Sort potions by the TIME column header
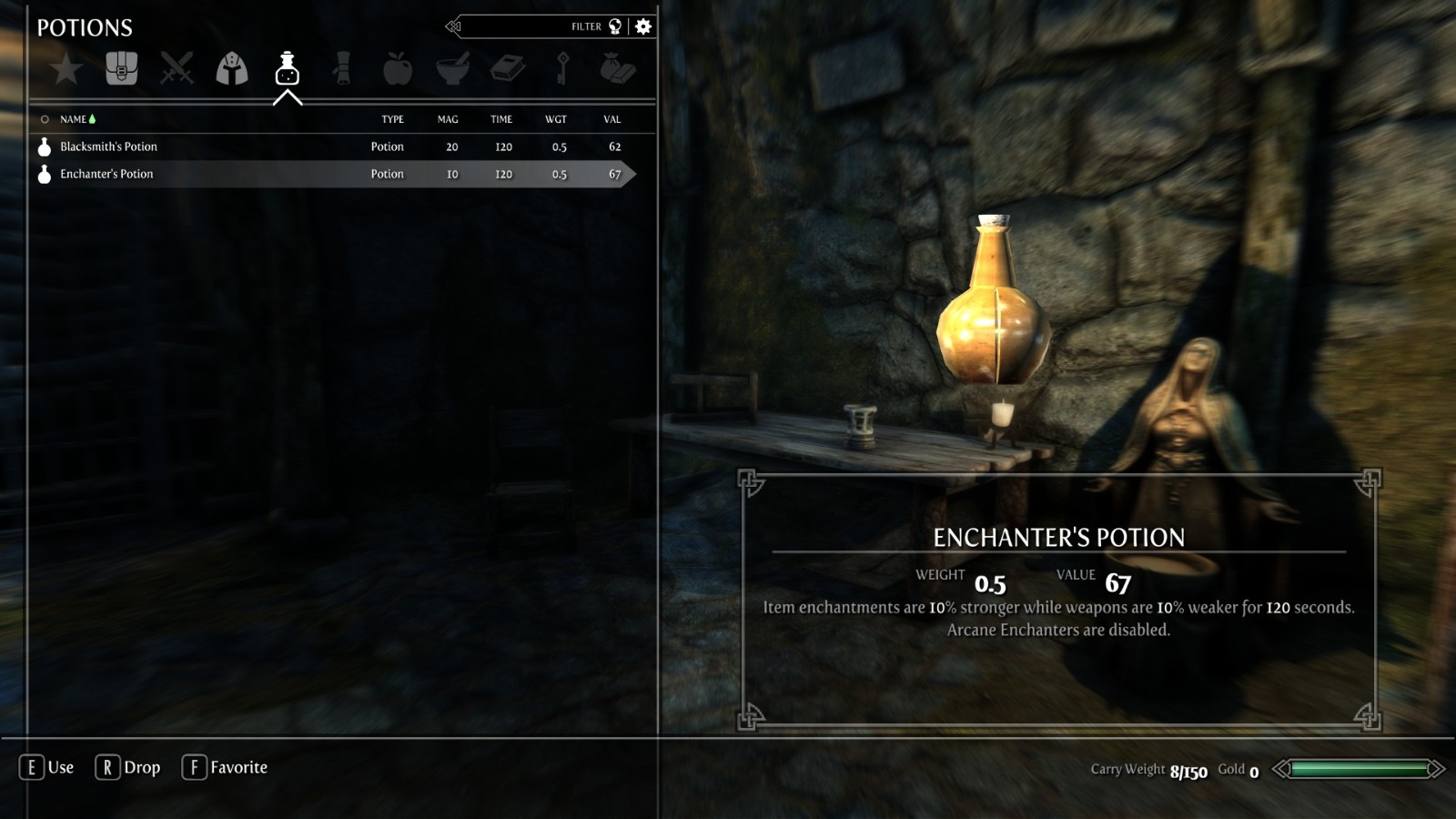The width and height of the screenshot is (1456, 819). click(x=501, y=119)
